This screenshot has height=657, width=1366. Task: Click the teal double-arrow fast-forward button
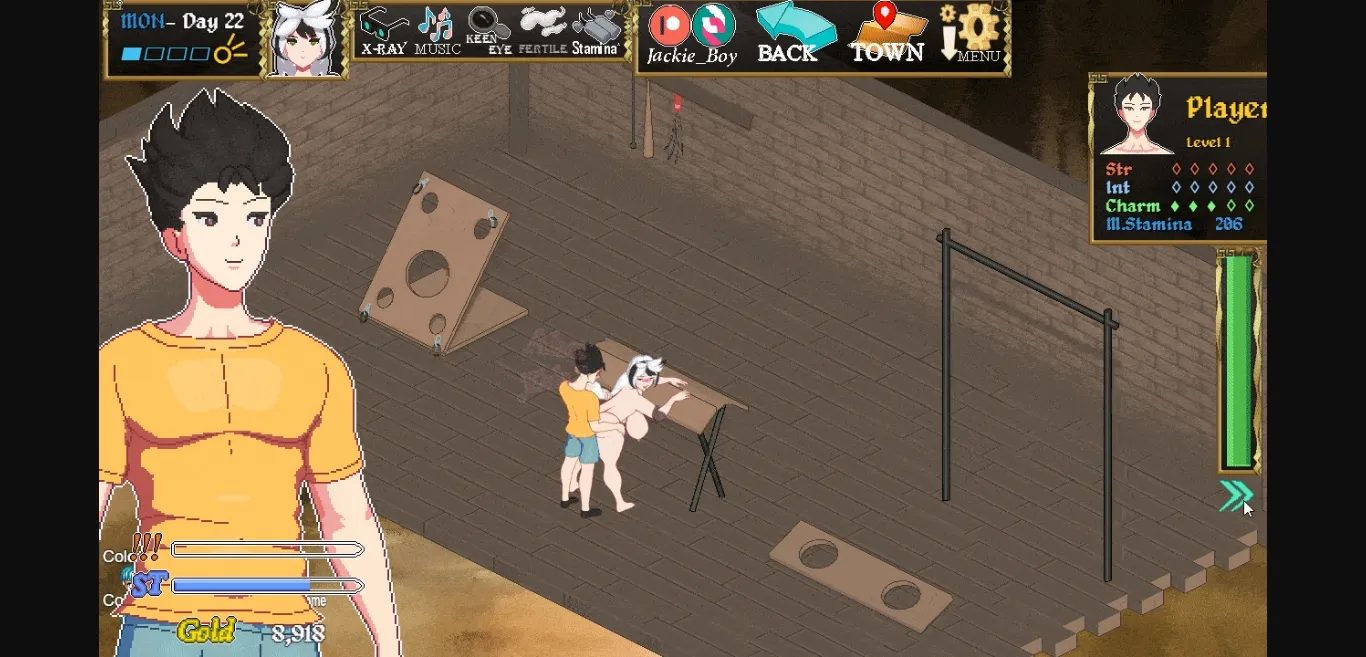coord(1236,495)
